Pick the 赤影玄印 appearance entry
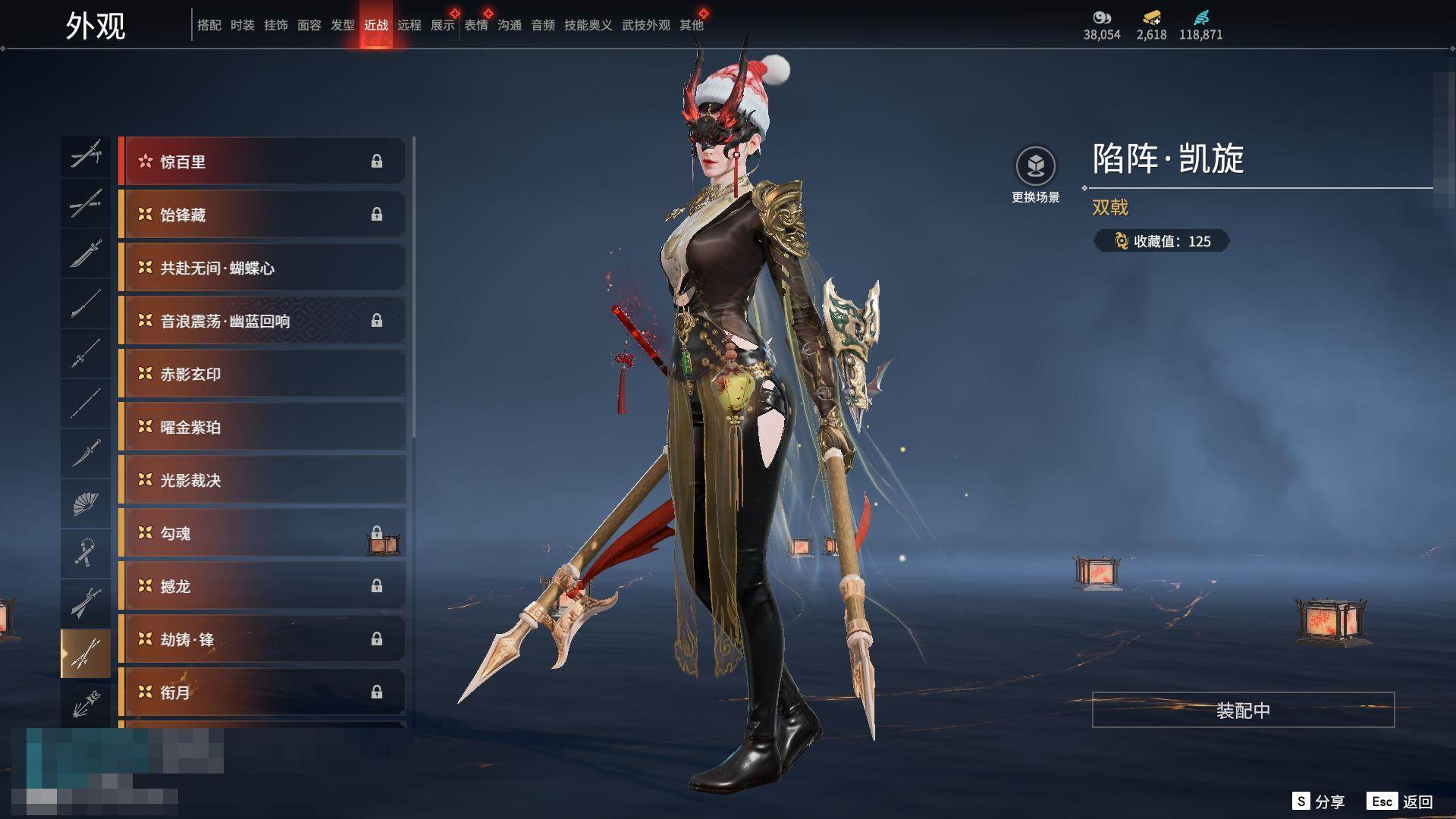1456x819 pixels. (262, 374)
